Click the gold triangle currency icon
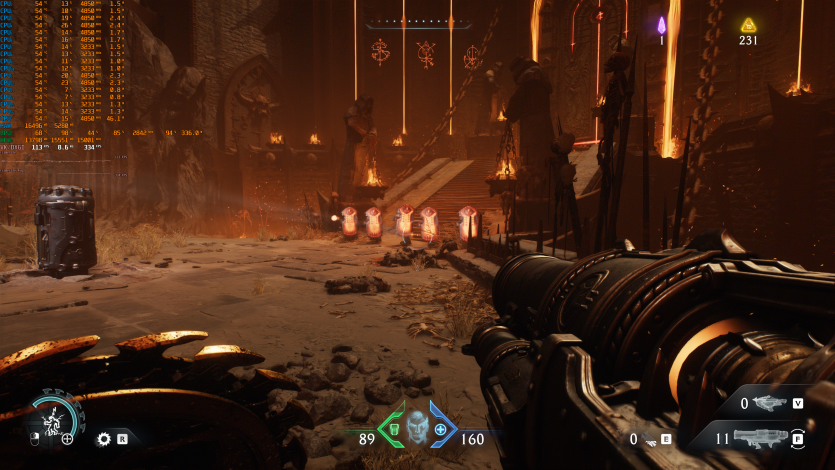The image size is (835, 470). click(748, 25)
